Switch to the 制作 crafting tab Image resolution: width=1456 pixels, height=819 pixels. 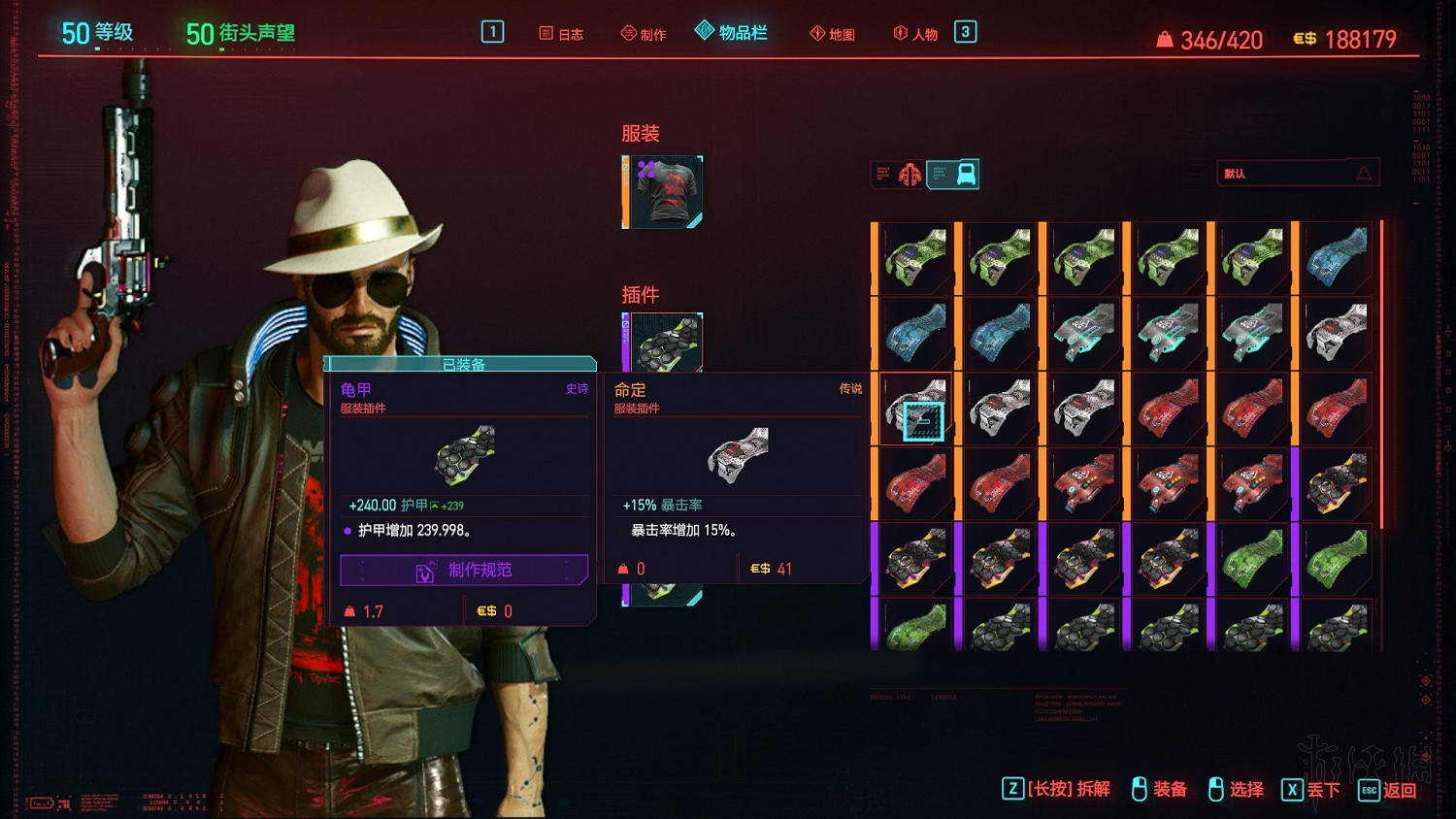pos(644,34)
